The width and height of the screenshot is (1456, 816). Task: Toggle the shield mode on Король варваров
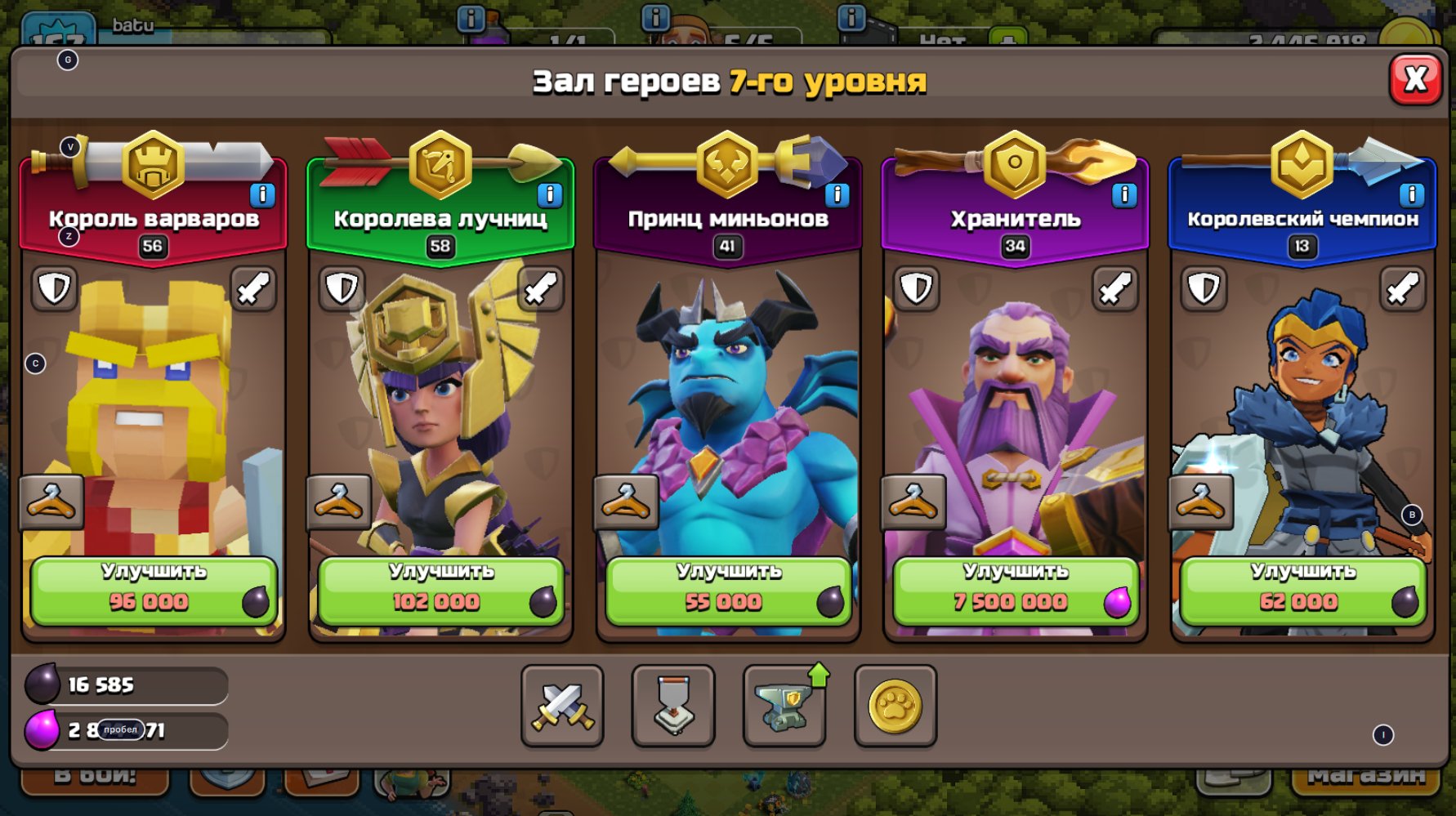point(53,288)
